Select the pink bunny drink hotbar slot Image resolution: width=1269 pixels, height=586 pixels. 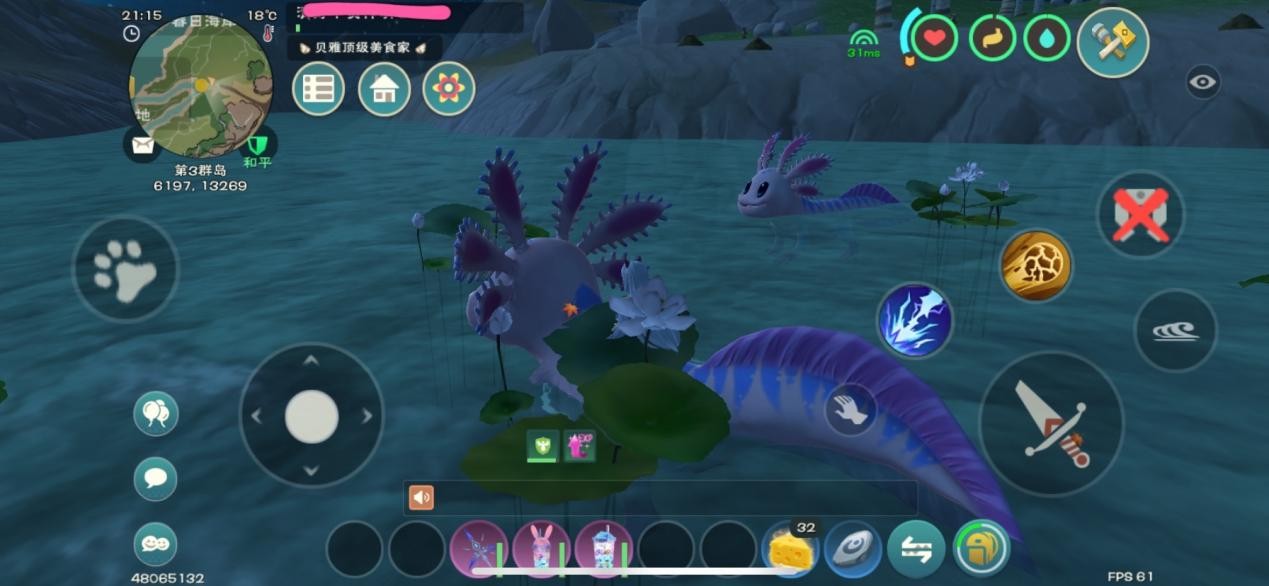tap(541, 549)
